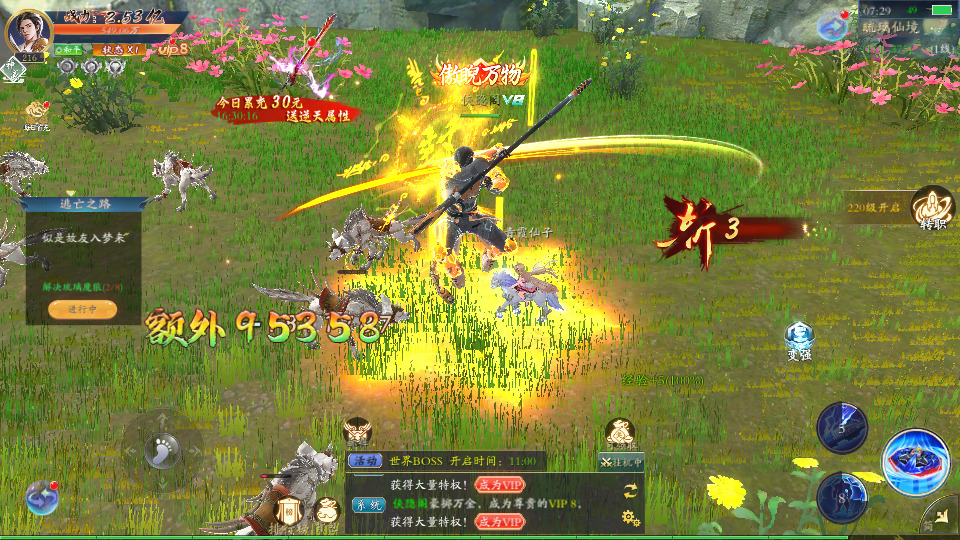Screen dimensions: 960x540
Task: Use the lower dark blue skill icon
Action: (841, 496)
